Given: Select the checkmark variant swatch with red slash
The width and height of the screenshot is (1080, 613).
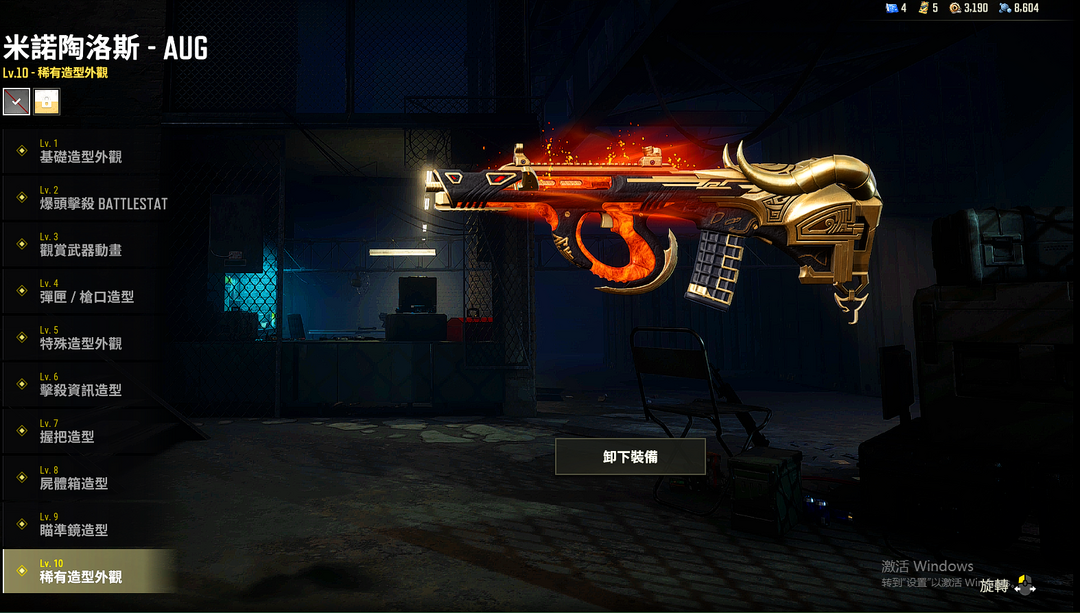Looking at the screenshot, I should (16, 101).
